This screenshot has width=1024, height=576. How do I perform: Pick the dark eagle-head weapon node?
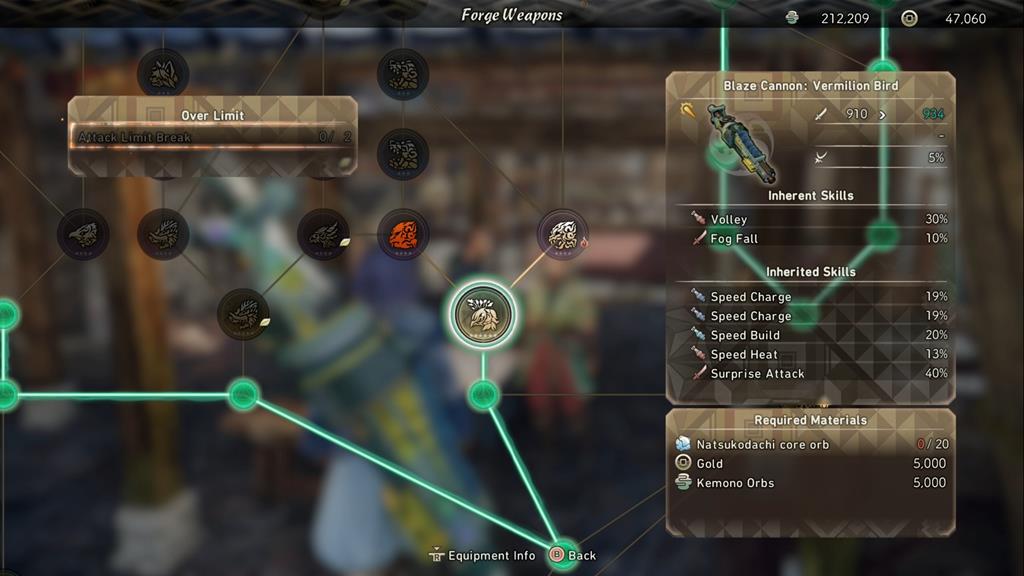pyautogui.click(x=83, y=235)
